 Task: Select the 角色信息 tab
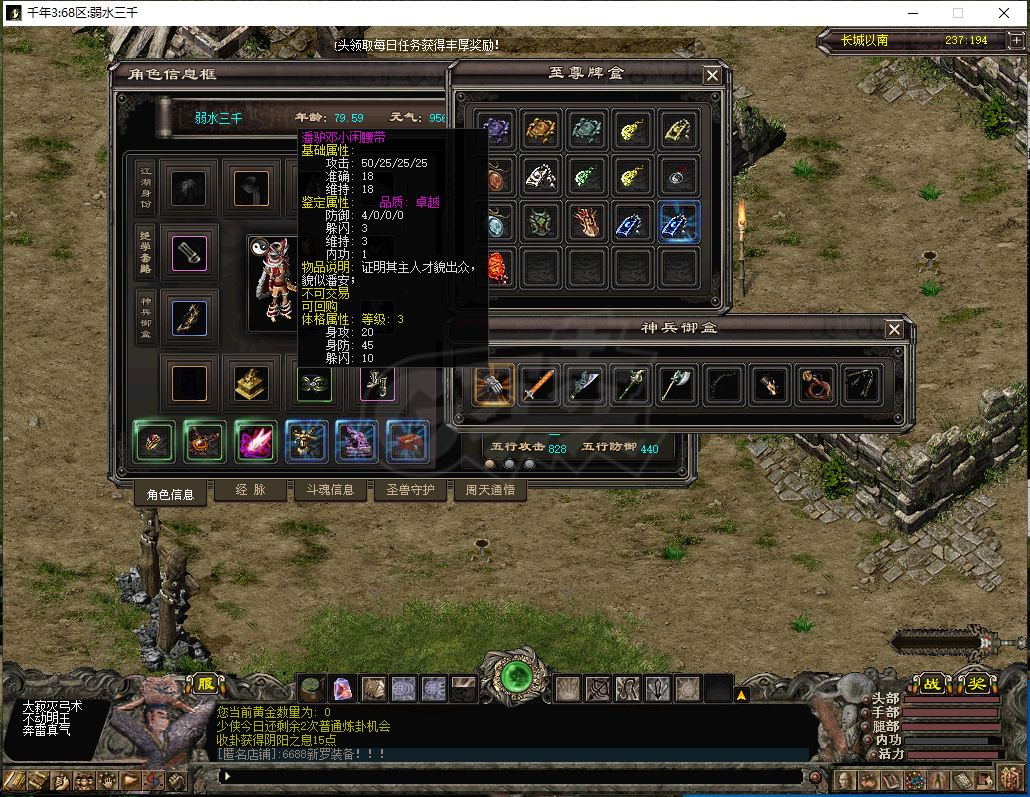[x=170, y=493]
